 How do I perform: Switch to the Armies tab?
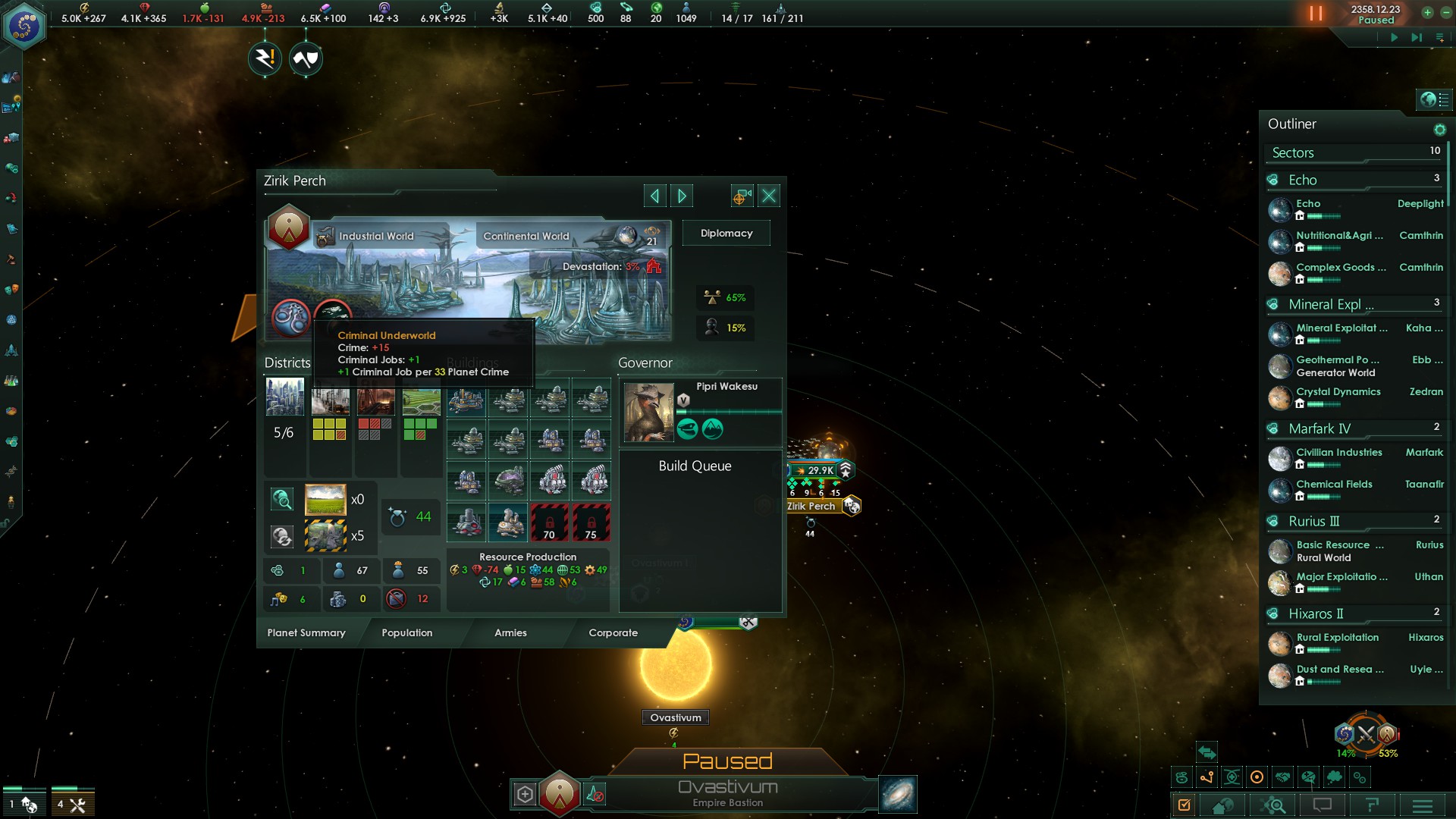pos(510,633)
